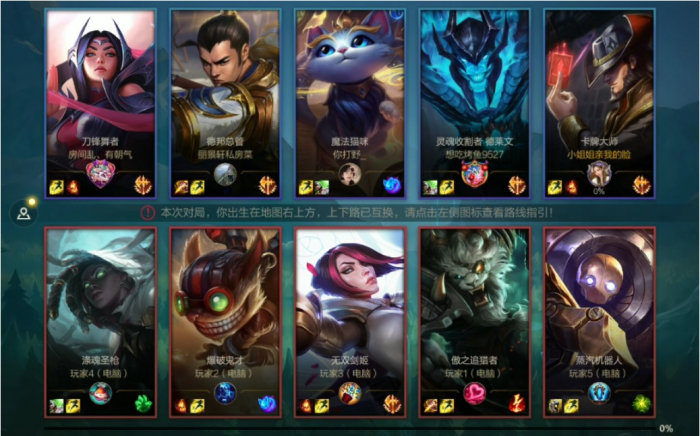Select the 涤魂圣枪 Senna enemy card
Viewport: 700px width, 436px height.
101,322
